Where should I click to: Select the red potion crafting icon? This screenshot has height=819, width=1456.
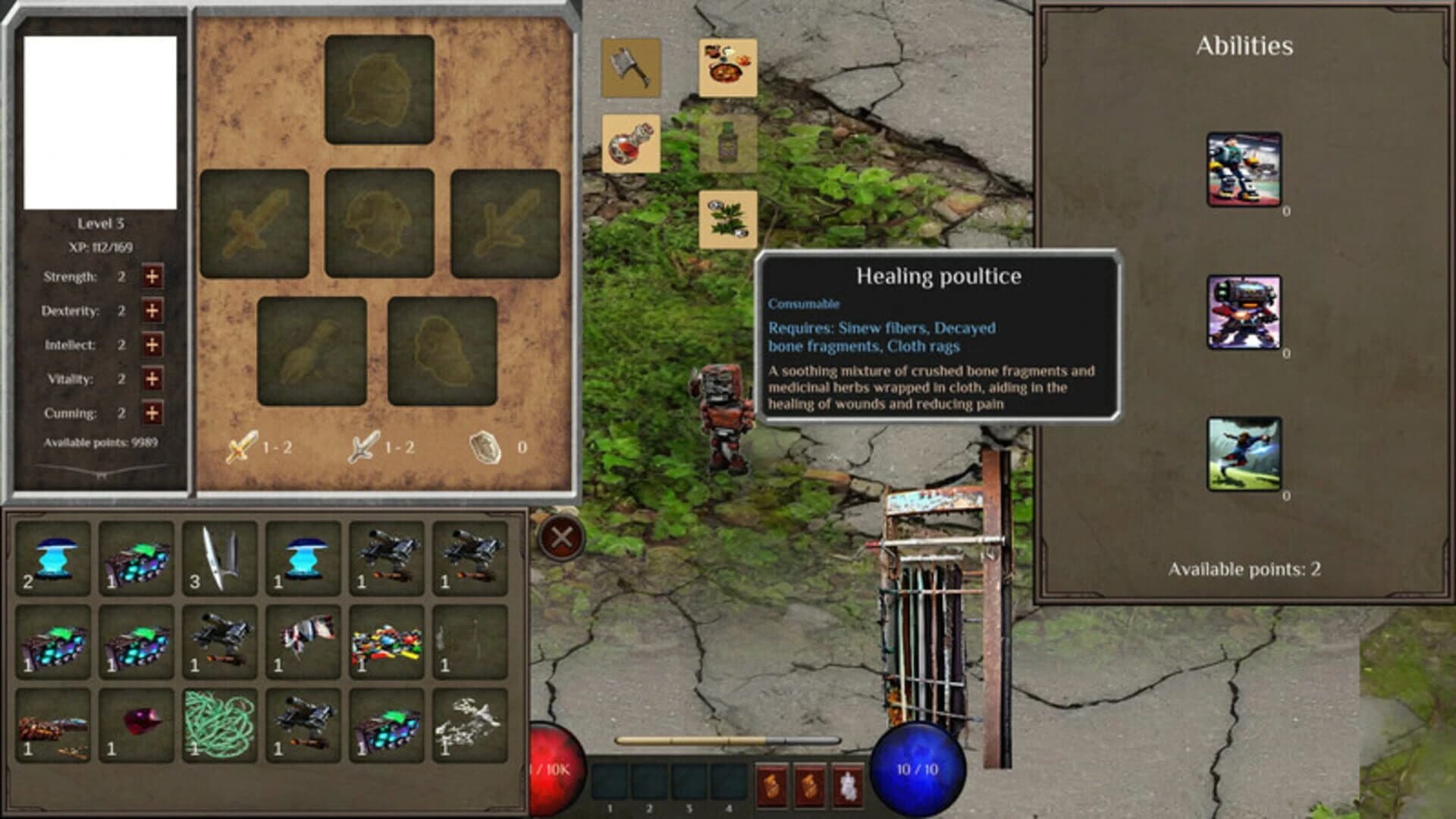[630, 144]
